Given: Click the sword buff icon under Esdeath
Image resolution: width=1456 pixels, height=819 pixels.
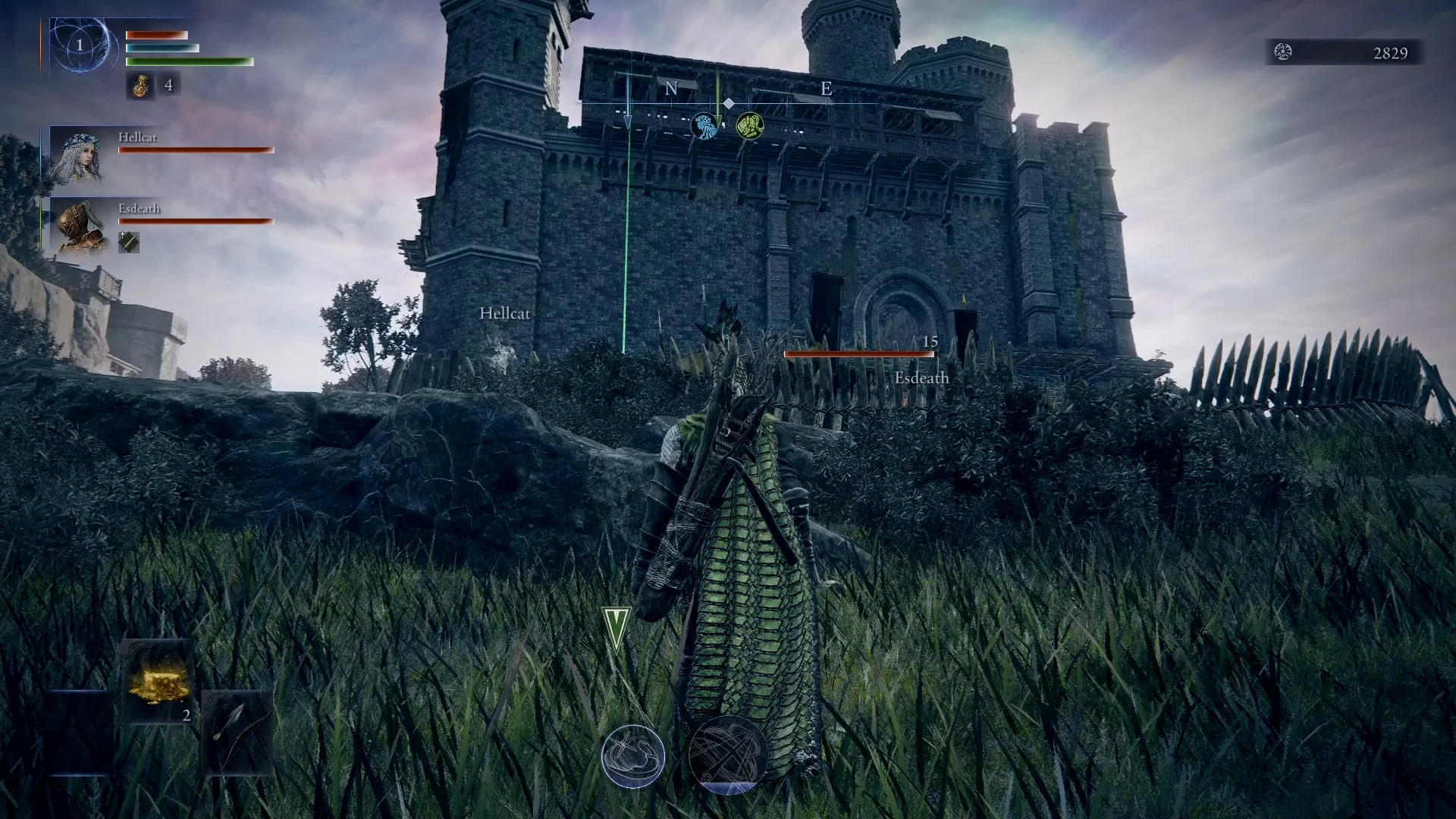Looking at the screenshot, I should [x=129, y=242].
